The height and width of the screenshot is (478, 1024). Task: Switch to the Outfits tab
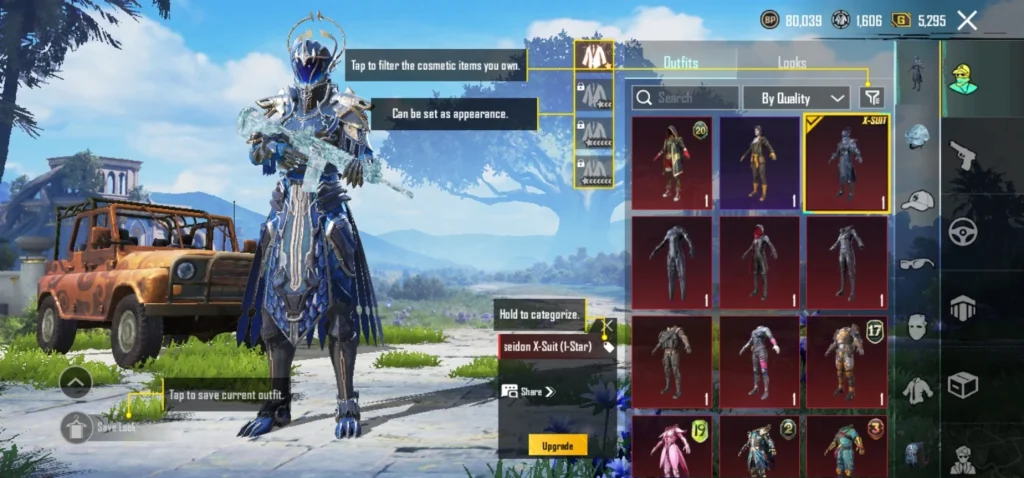(681, 62)
